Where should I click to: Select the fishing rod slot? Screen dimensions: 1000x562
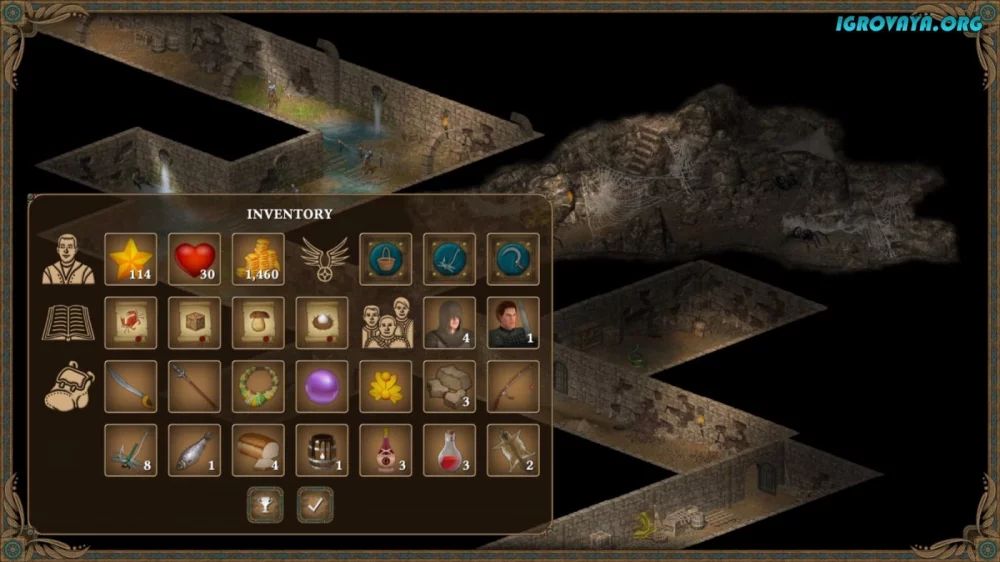(x=513, y=386)
